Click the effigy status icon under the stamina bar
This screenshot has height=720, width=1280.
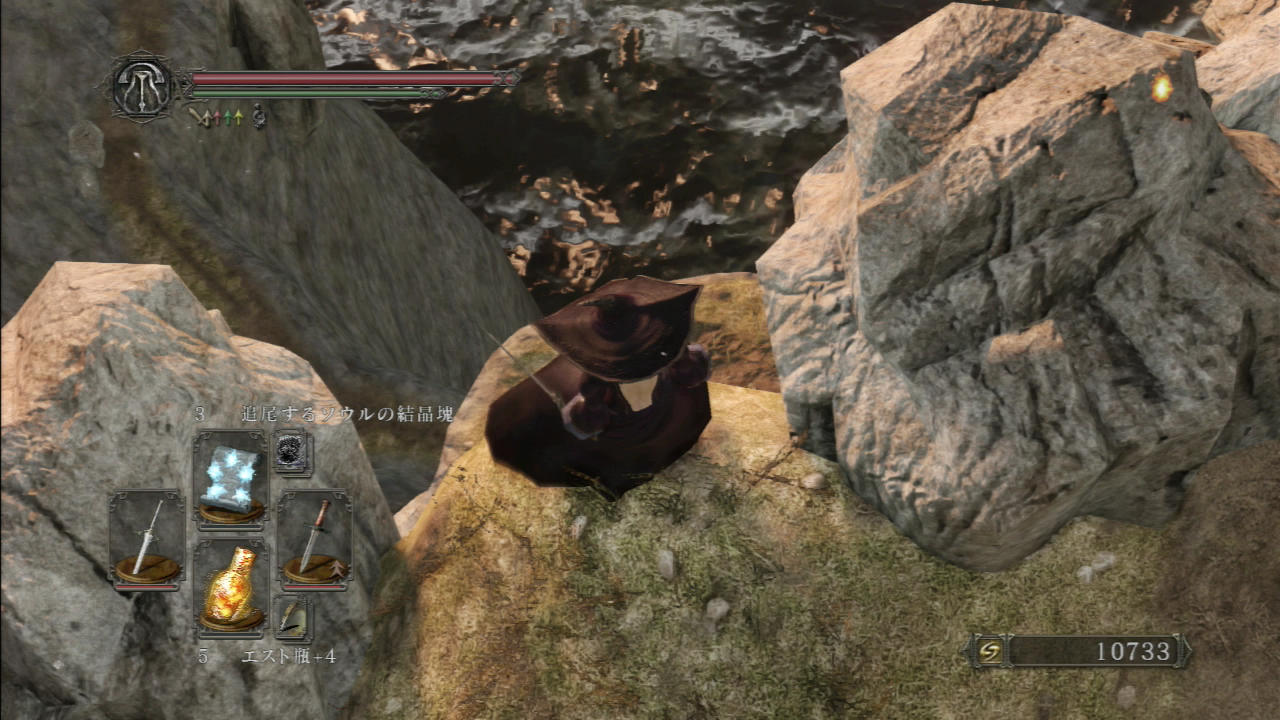[x=258, y=115]
